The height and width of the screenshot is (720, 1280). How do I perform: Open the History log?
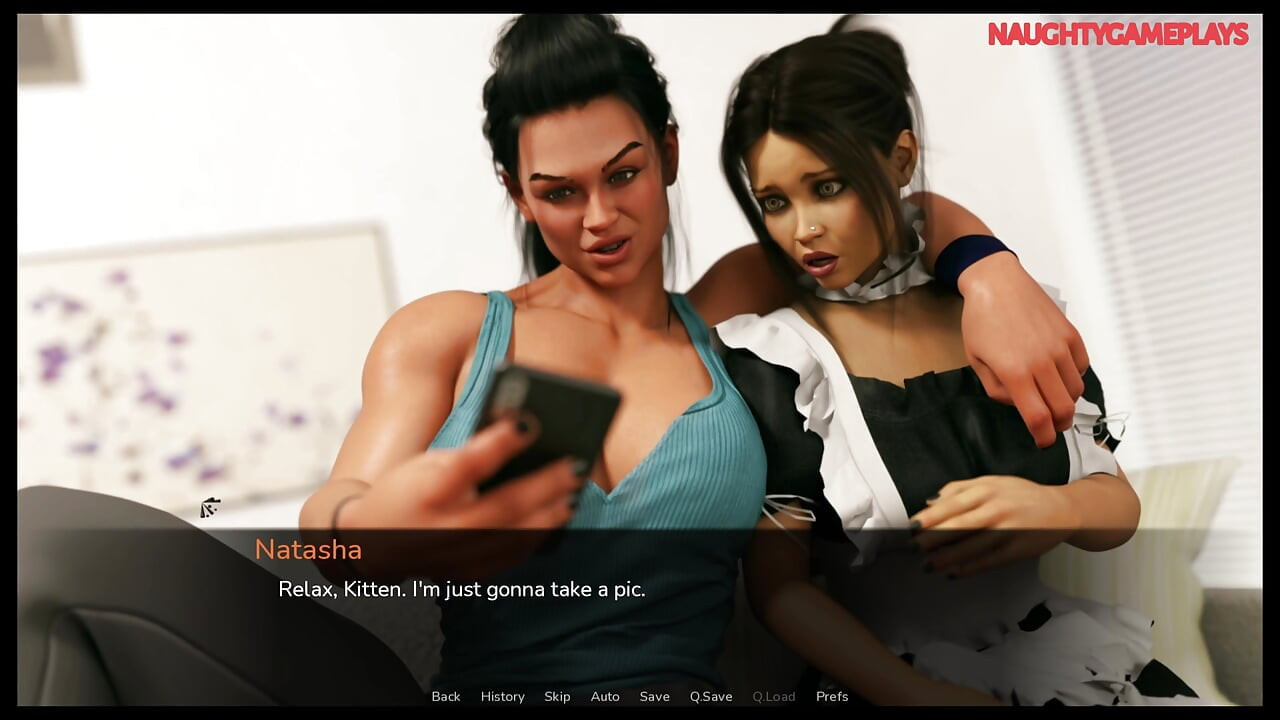click(502, 696)
